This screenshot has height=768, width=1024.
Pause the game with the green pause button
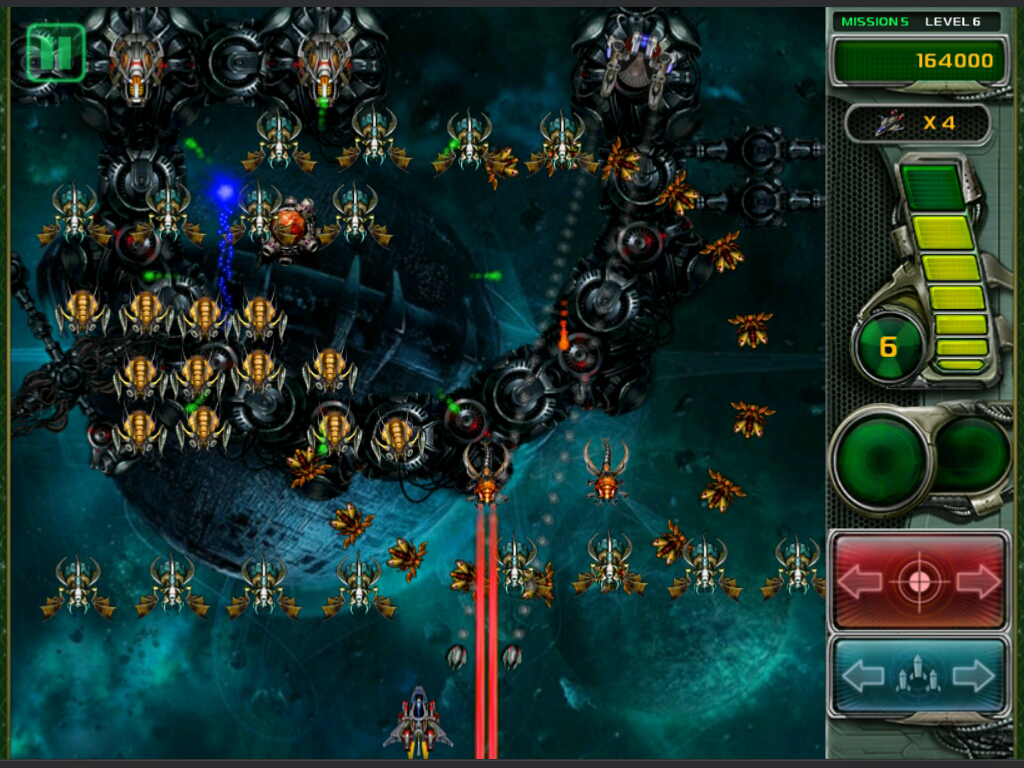coord(55,52)
